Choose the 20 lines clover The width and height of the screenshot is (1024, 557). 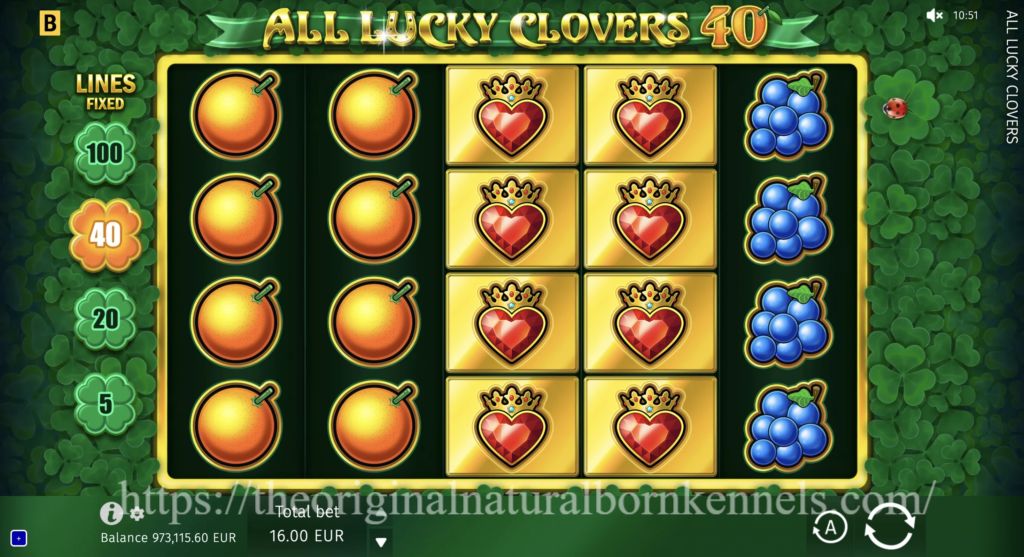(105, 319)
